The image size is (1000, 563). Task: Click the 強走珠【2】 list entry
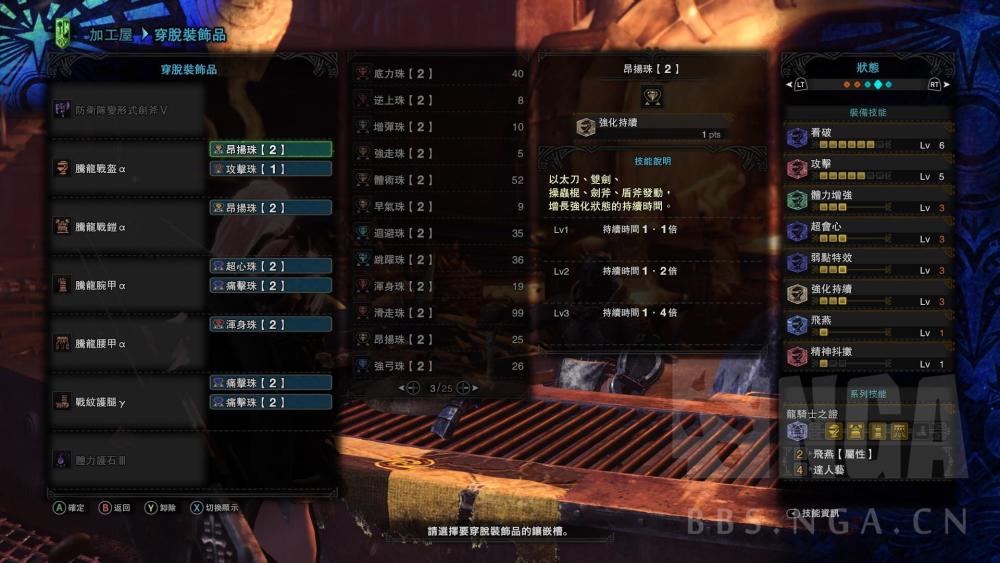(440, 154)
